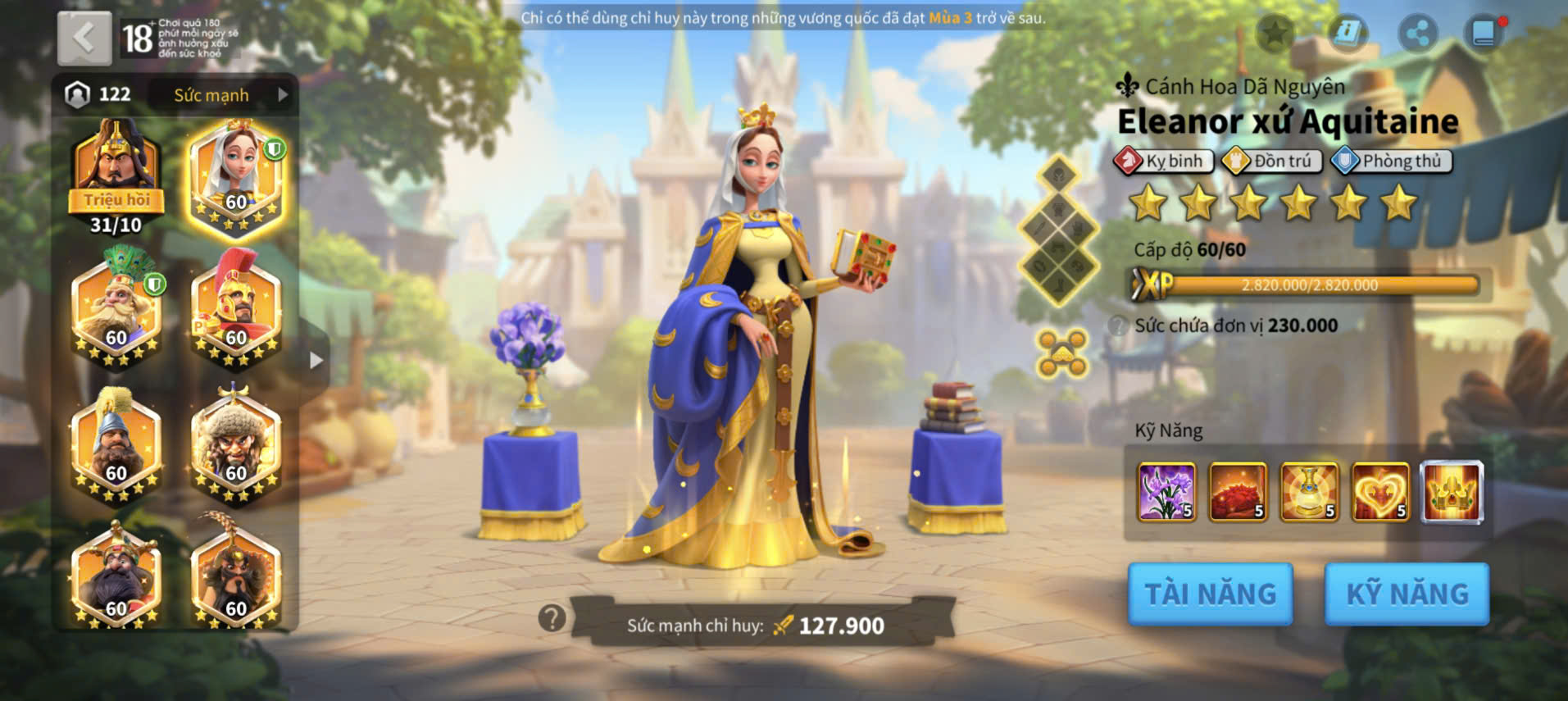Go back using the arrow button
Image resolution: width=1568 pixels, height=701 pixels.
tap(84, 38)
